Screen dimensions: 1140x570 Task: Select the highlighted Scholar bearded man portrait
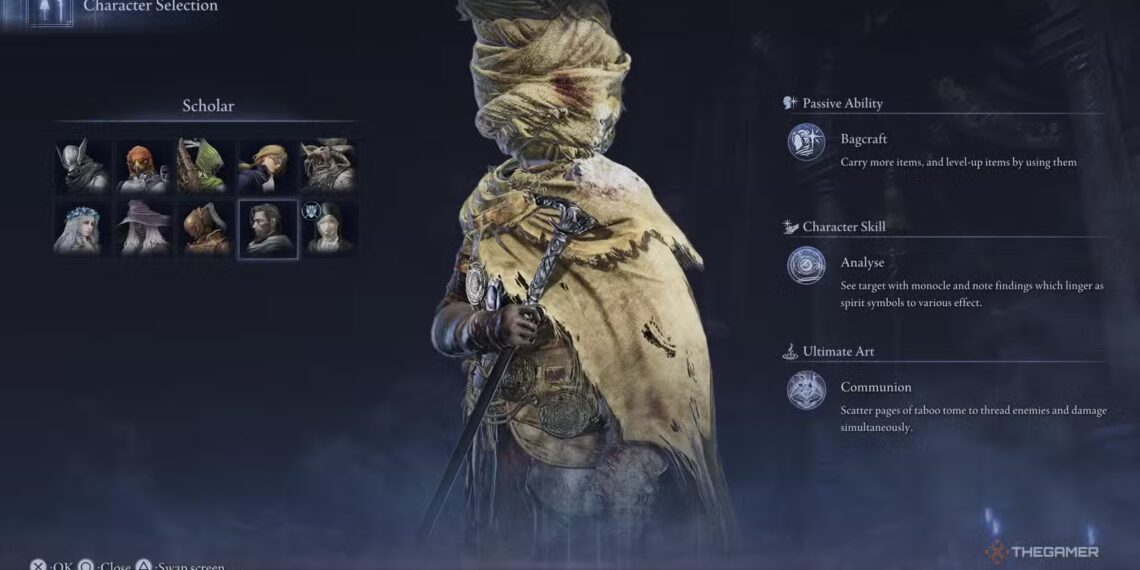(x=267, y=229)
